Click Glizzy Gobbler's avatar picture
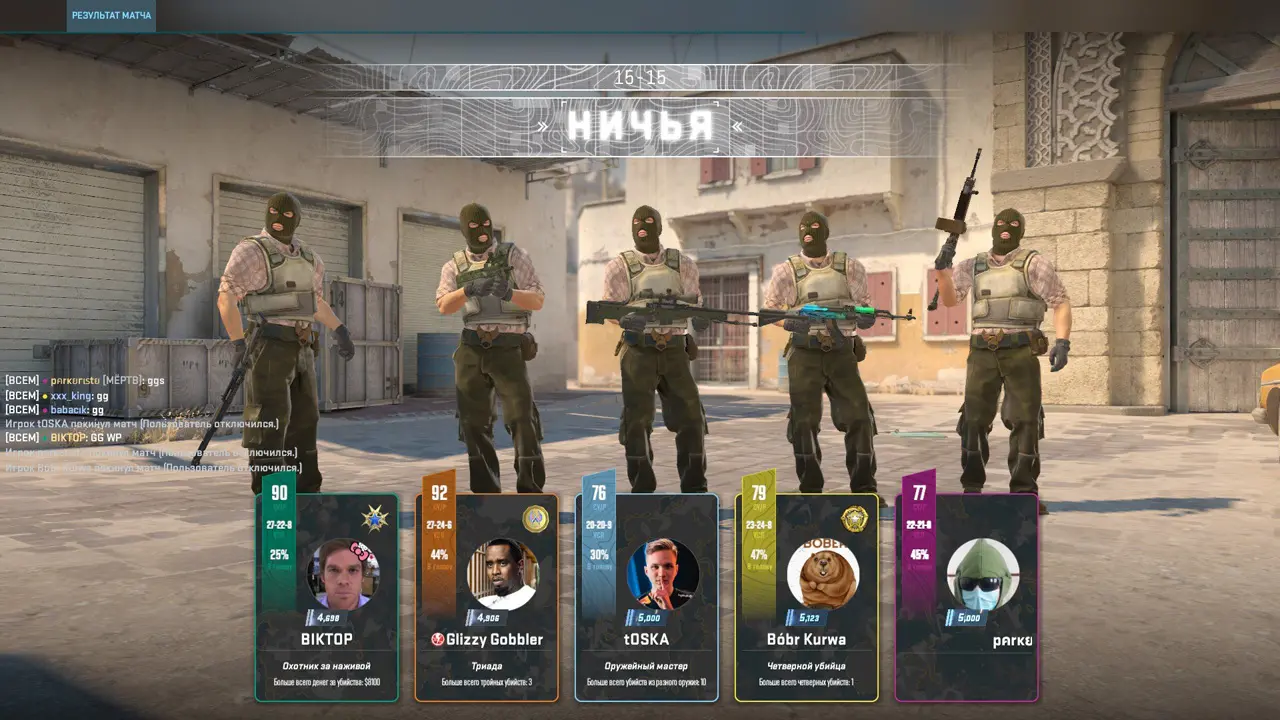The image size is (1280, 720). coord(502,574)
